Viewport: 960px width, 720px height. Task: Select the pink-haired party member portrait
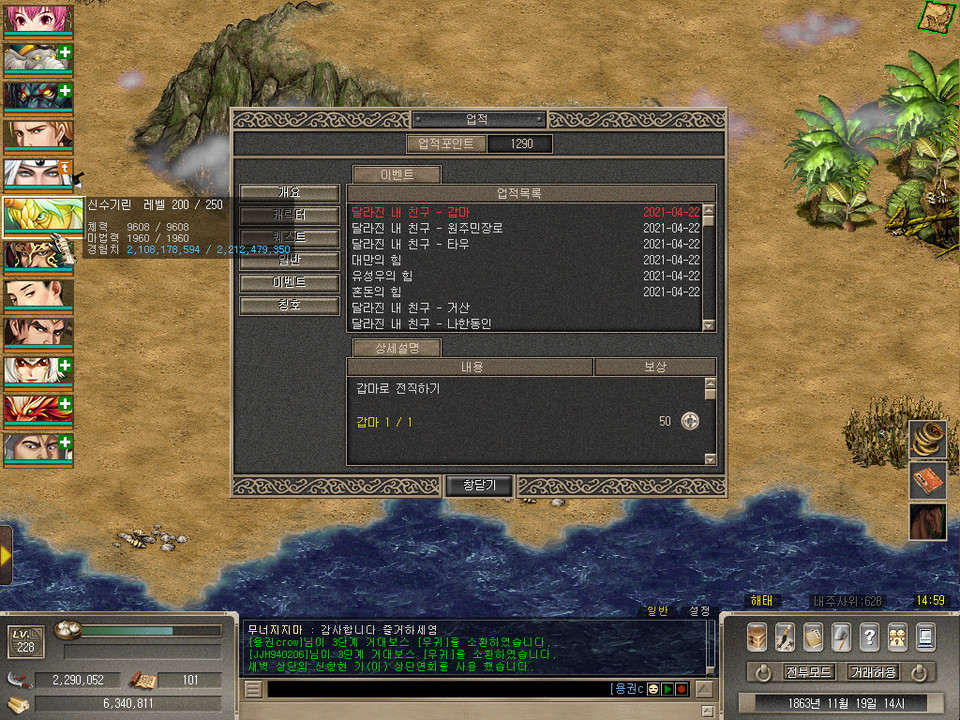37,19
